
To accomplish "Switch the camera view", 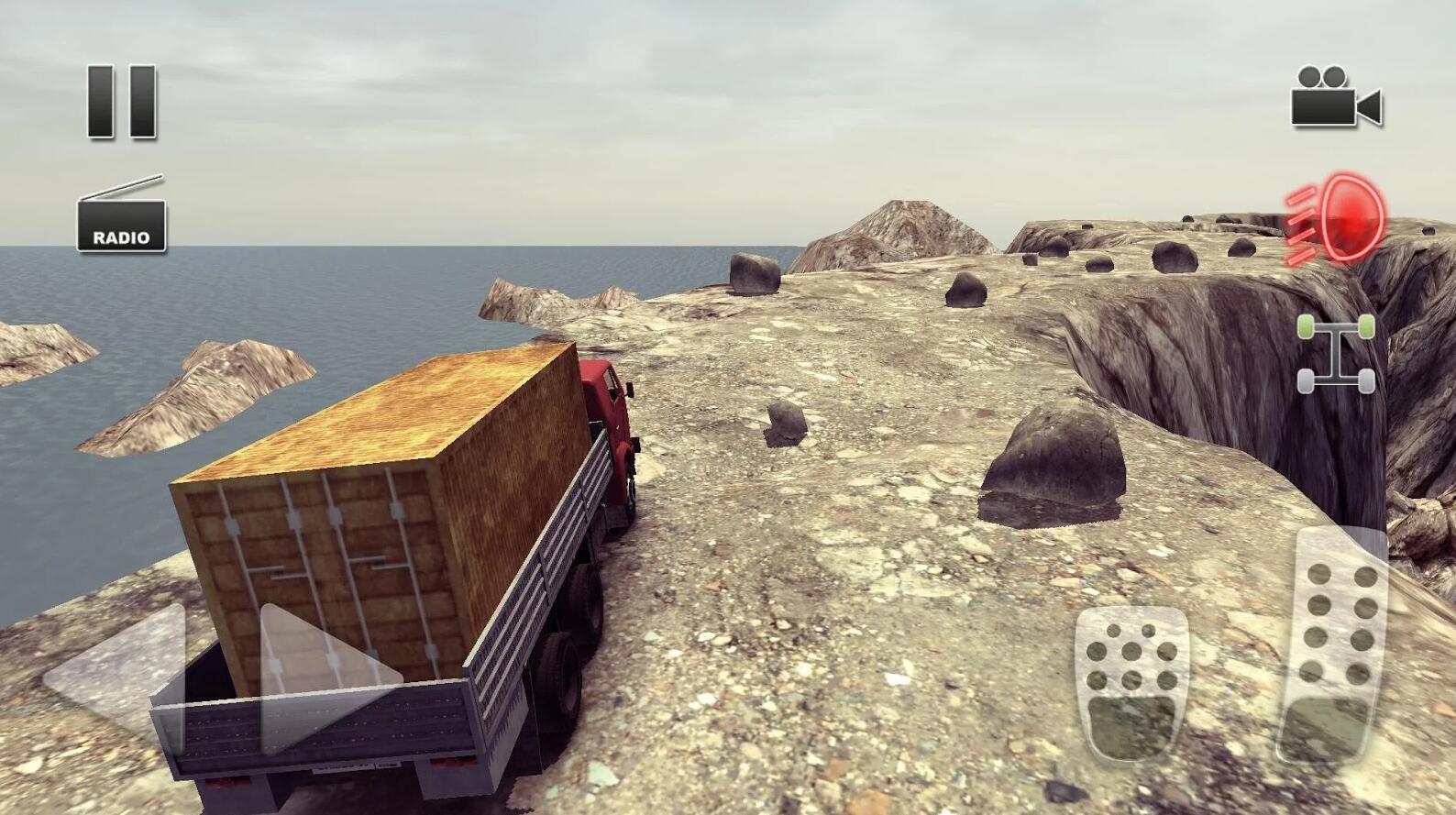I will point(1335,97).
